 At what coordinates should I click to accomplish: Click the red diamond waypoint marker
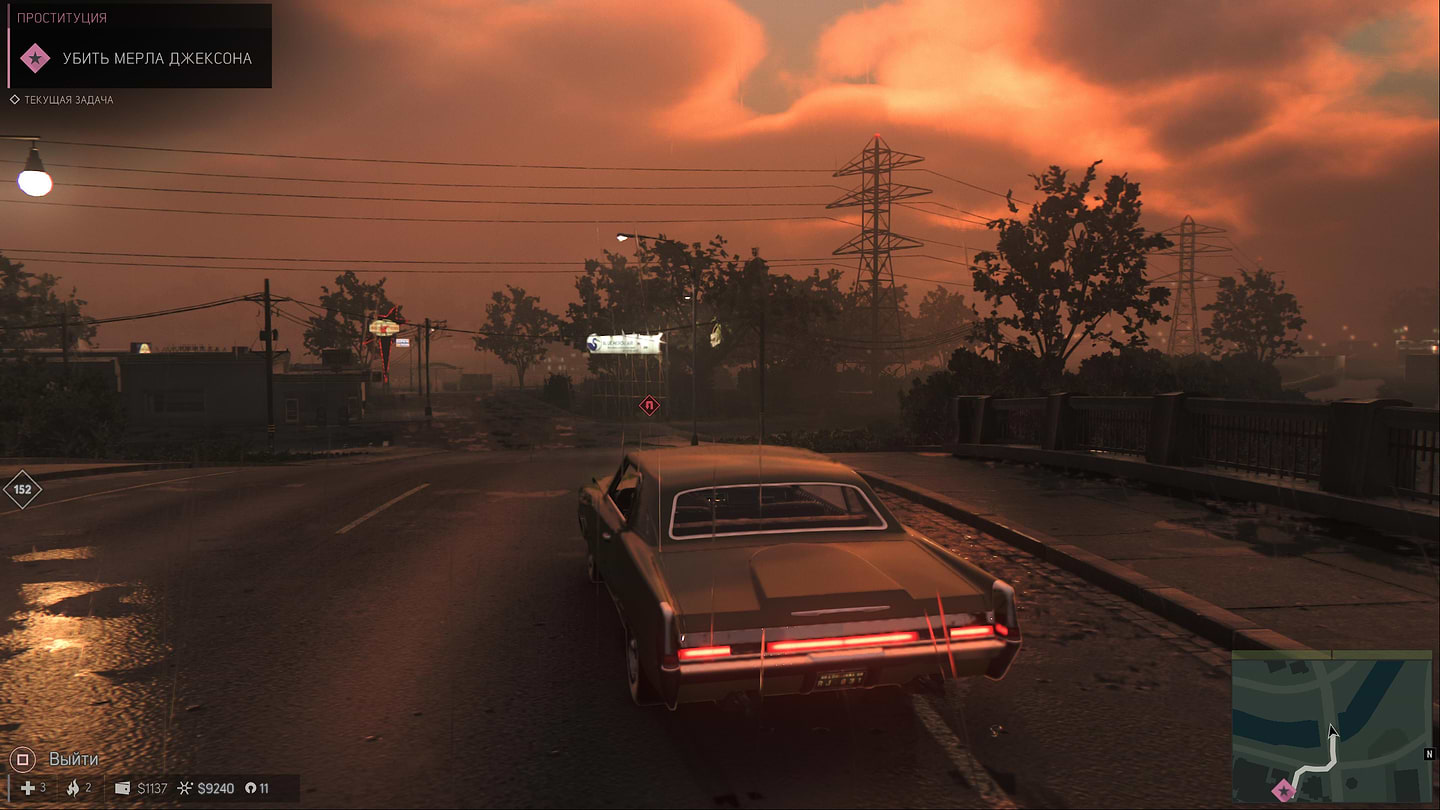650,406
